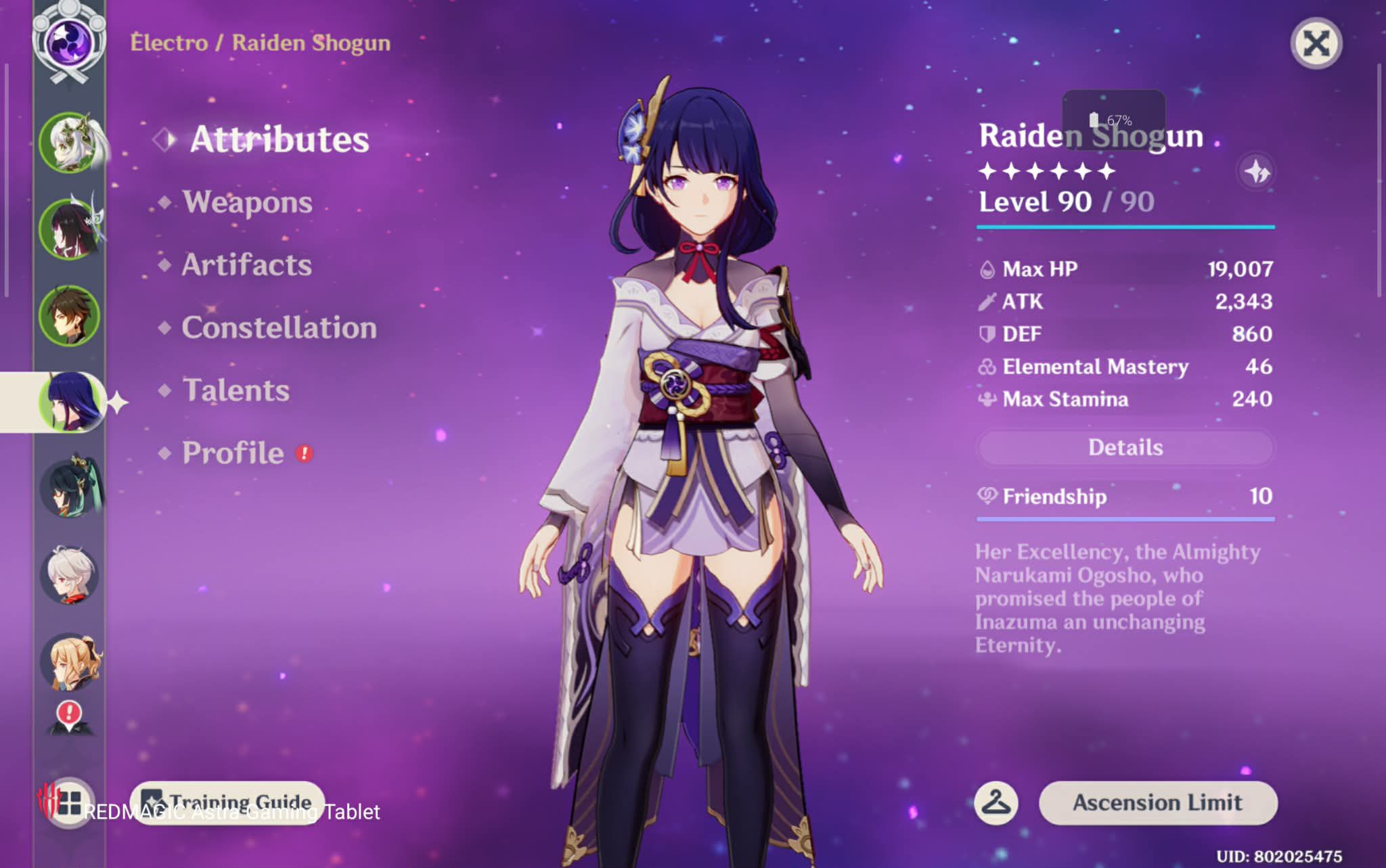Select the Attributes tab

(x=279, y=139)
